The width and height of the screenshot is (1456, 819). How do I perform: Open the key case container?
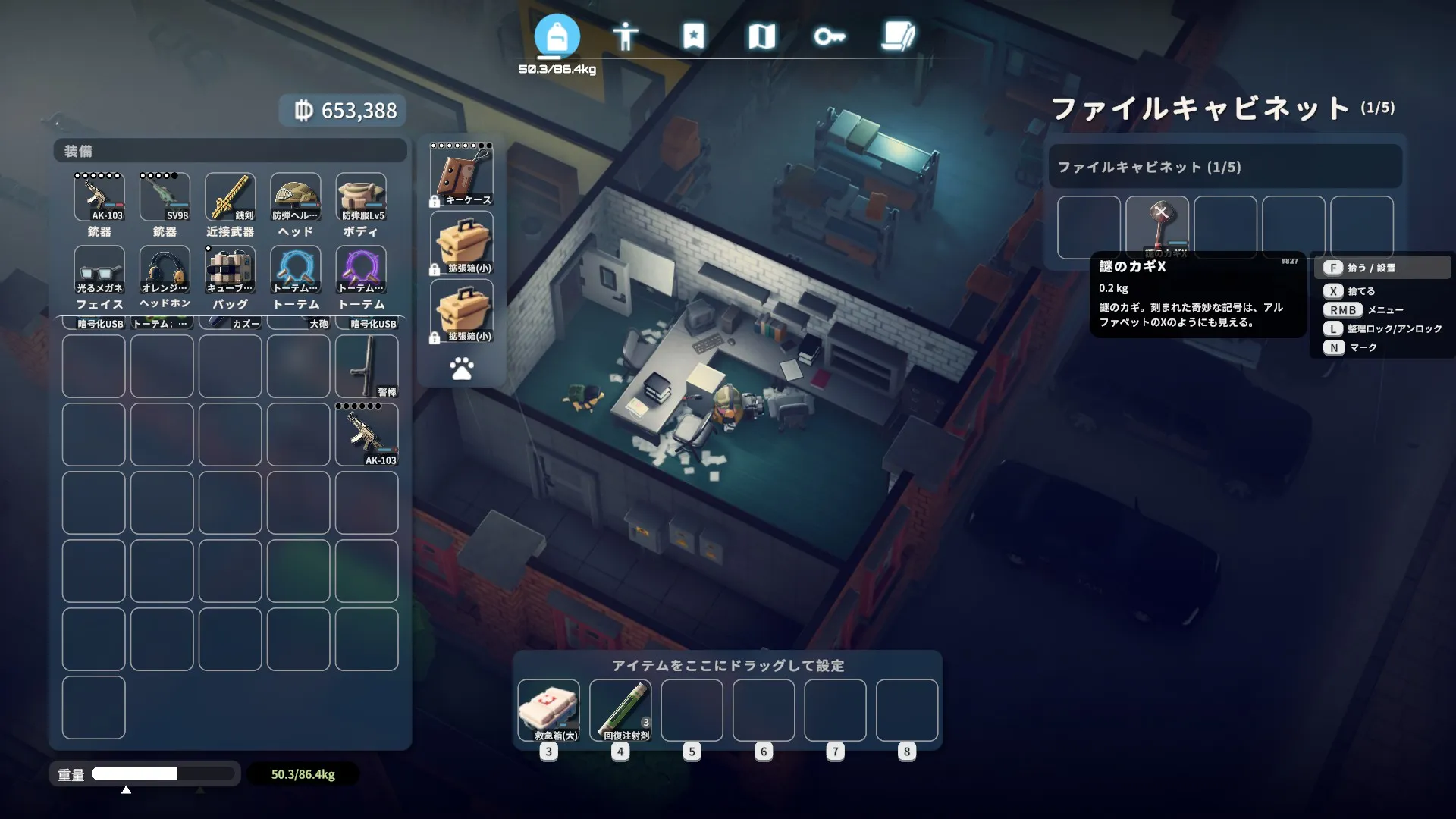462,176
